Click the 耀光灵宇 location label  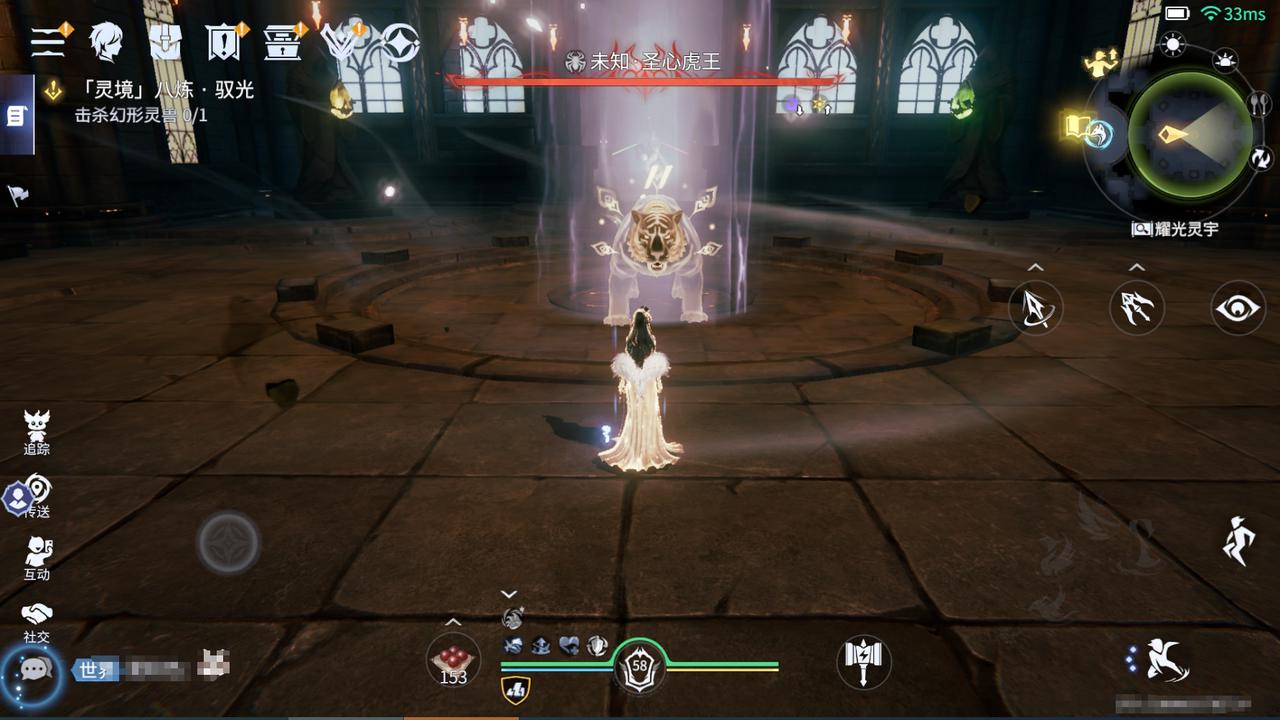click(x=1176, y=229)
